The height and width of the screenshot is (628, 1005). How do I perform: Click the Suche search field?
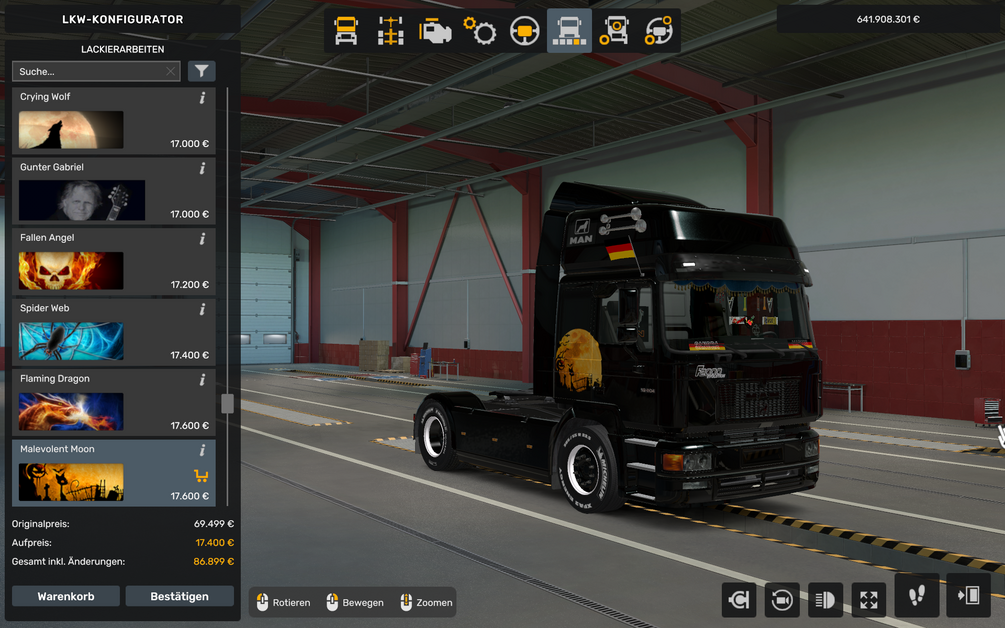coord(88,71)
